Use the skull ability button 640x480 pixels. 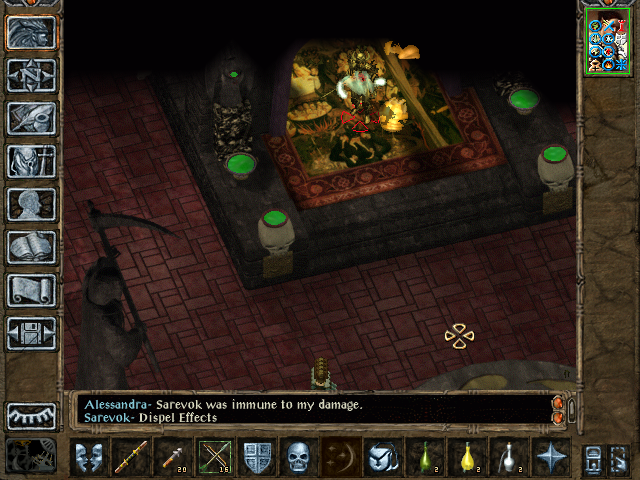point(300,458)
